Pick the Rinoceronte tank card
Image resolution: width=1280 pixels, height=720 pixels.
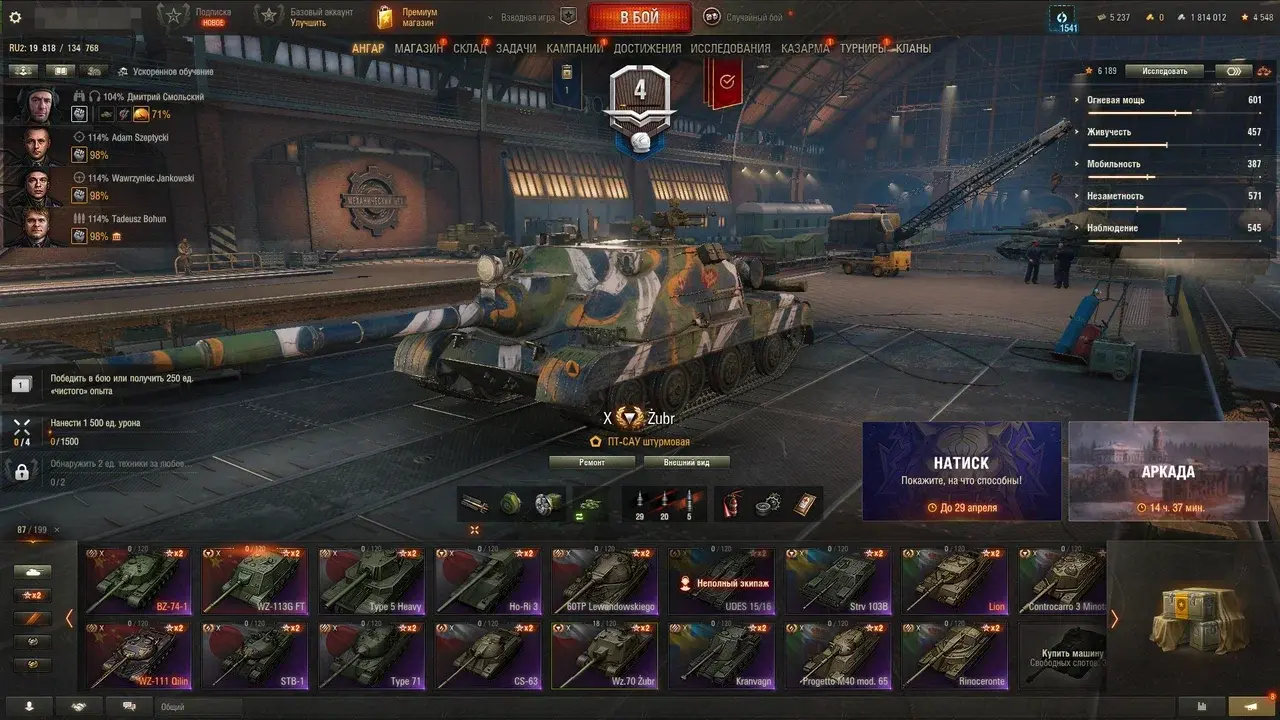(953, 655)
